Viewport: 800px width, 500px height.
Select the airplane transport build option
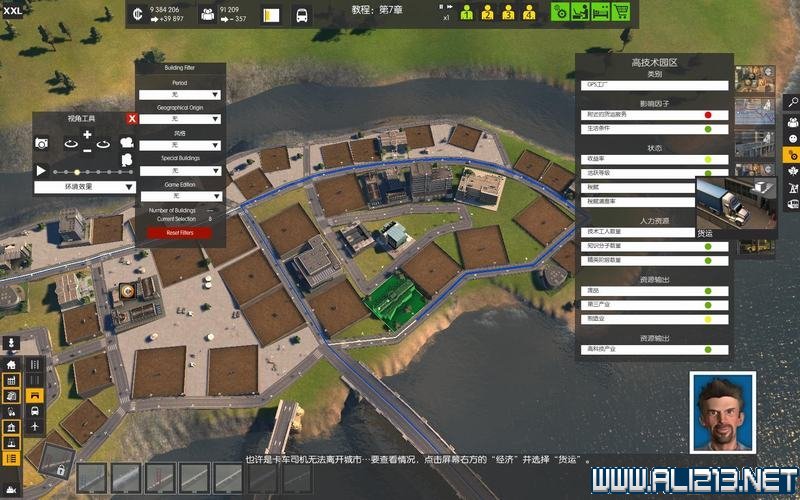click(x=35, y=426)
